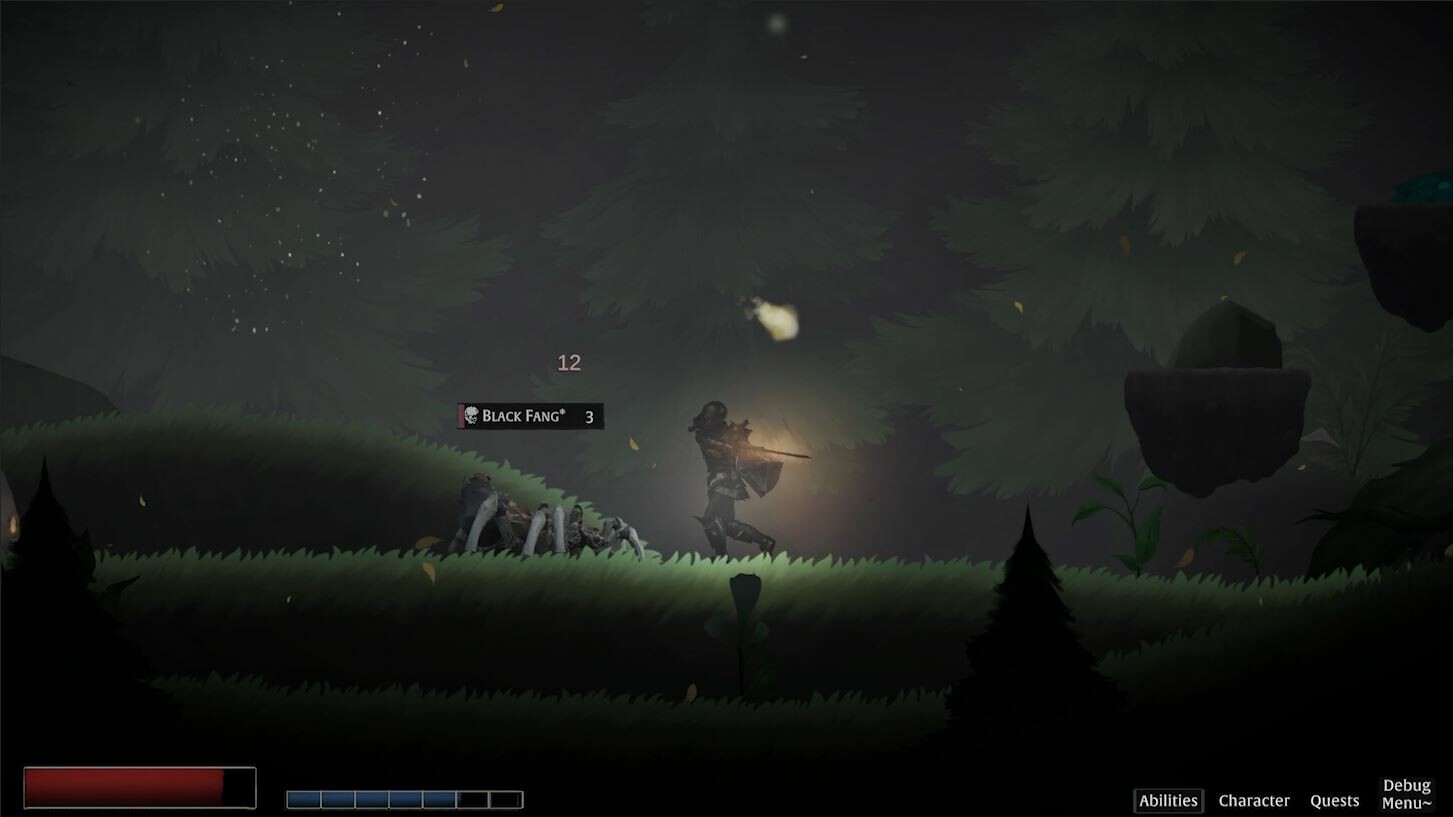Switch to the Character screen
Screen dimensions: 1453x817
[1254, 800]
